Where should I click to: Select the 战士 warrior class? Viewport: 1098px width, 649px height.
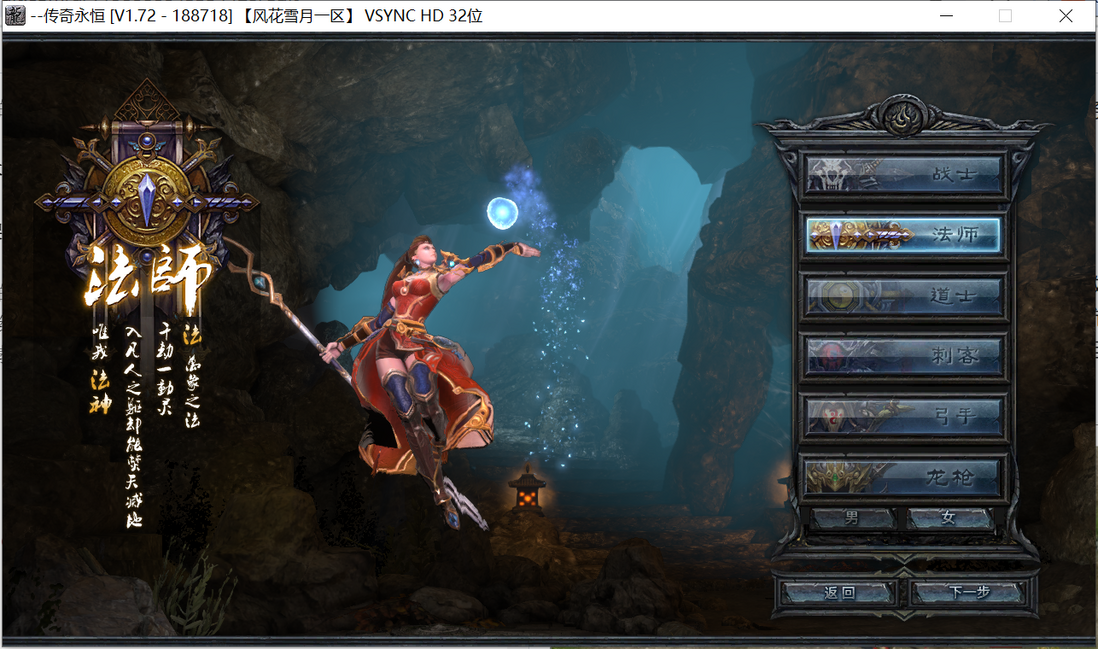pos(904,174)
